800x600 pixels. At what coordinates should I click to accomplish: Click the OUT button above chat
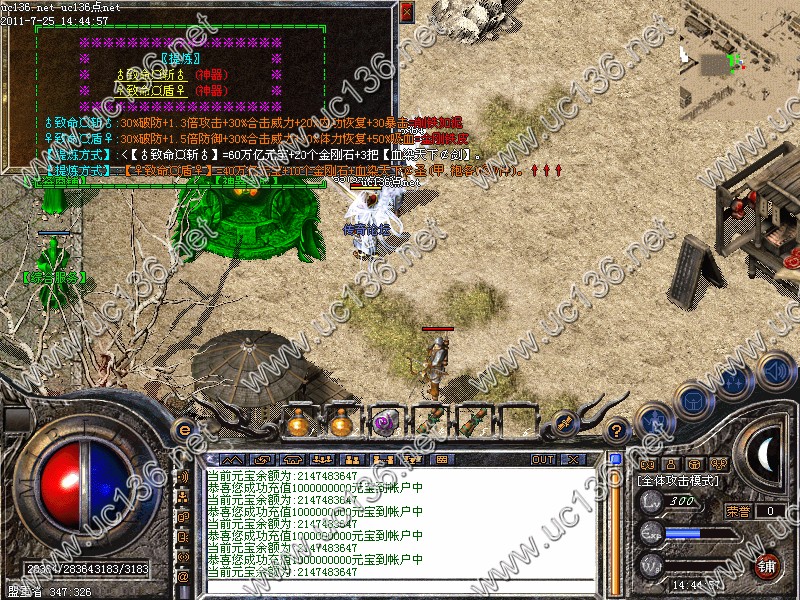[x=543, y=460]
